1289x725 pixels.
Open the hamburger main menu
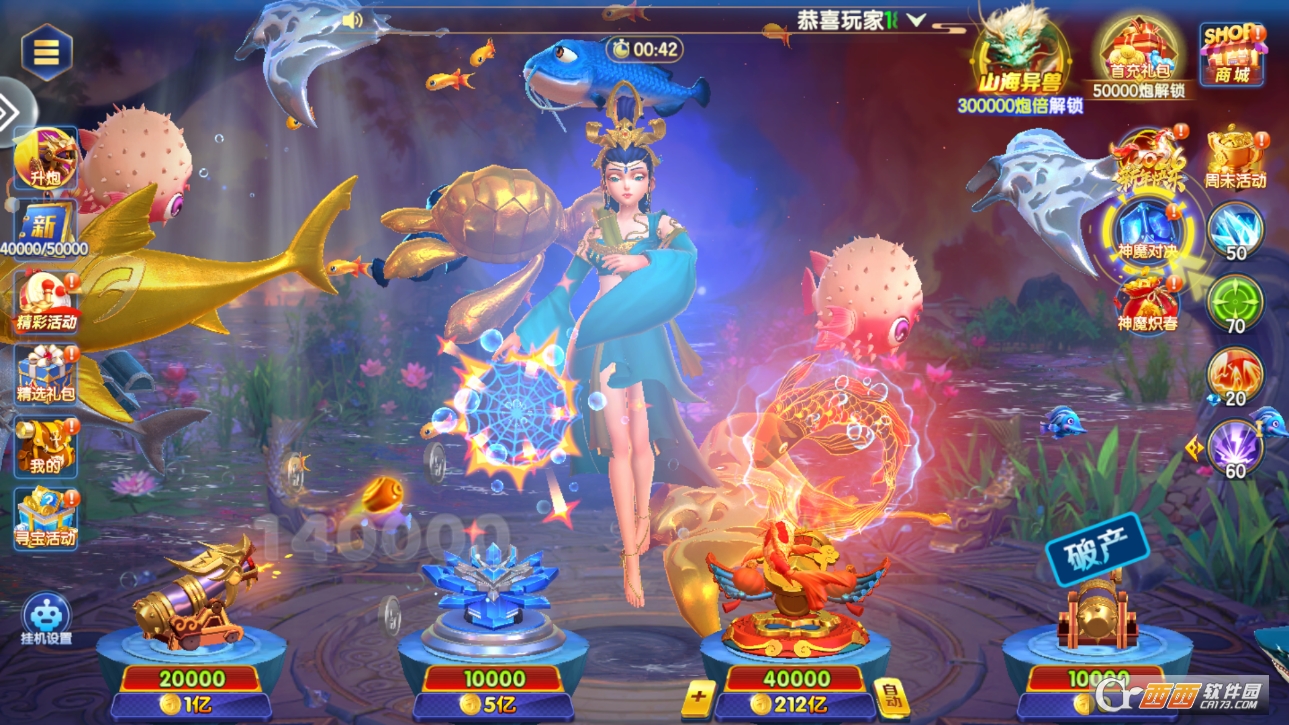click(46, 52)
